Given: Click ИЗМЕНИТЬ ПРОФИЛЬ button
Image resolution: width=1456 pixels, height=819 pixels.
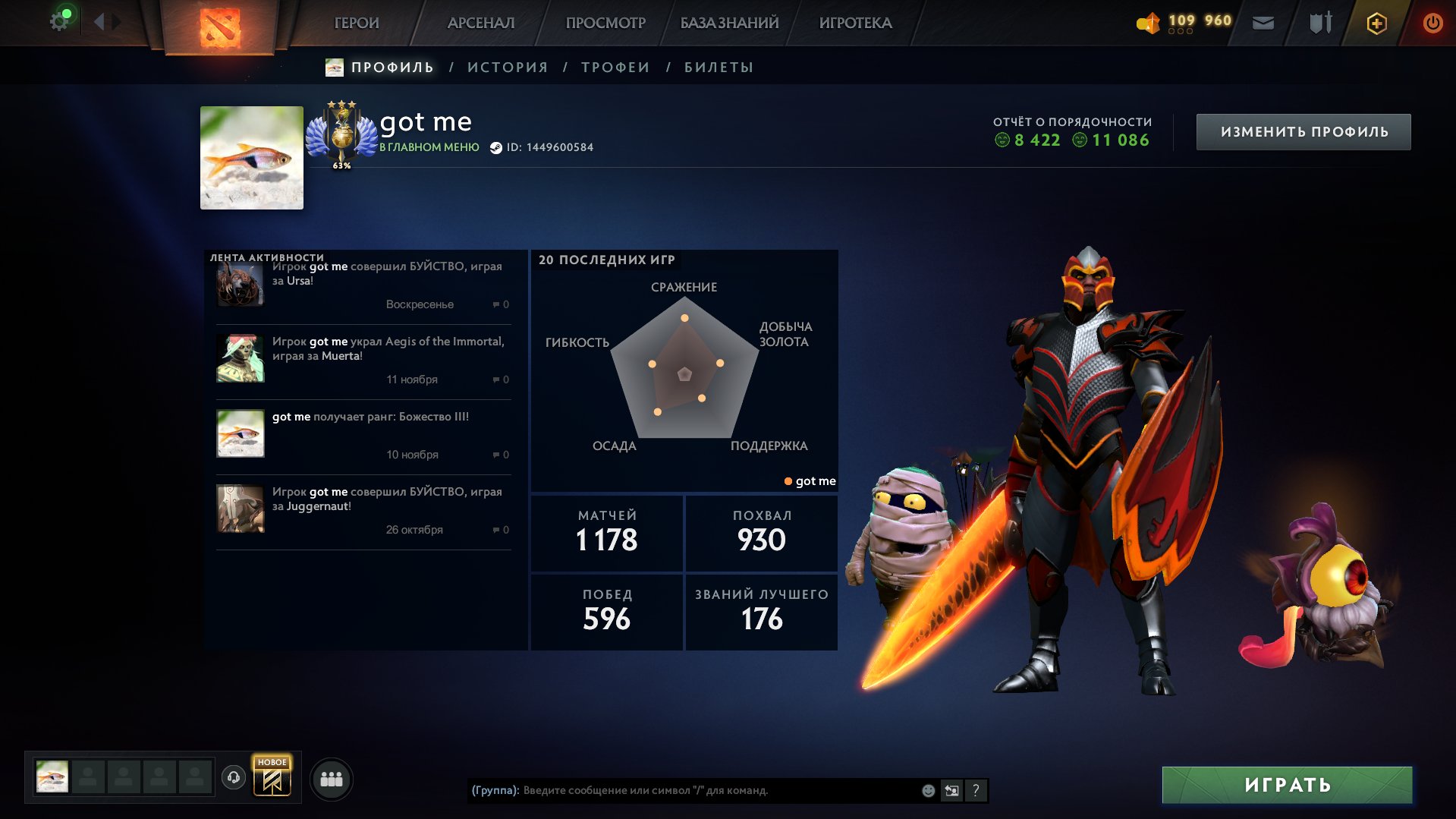Looking at the screenshot, I should click(x=1303, y=131).
